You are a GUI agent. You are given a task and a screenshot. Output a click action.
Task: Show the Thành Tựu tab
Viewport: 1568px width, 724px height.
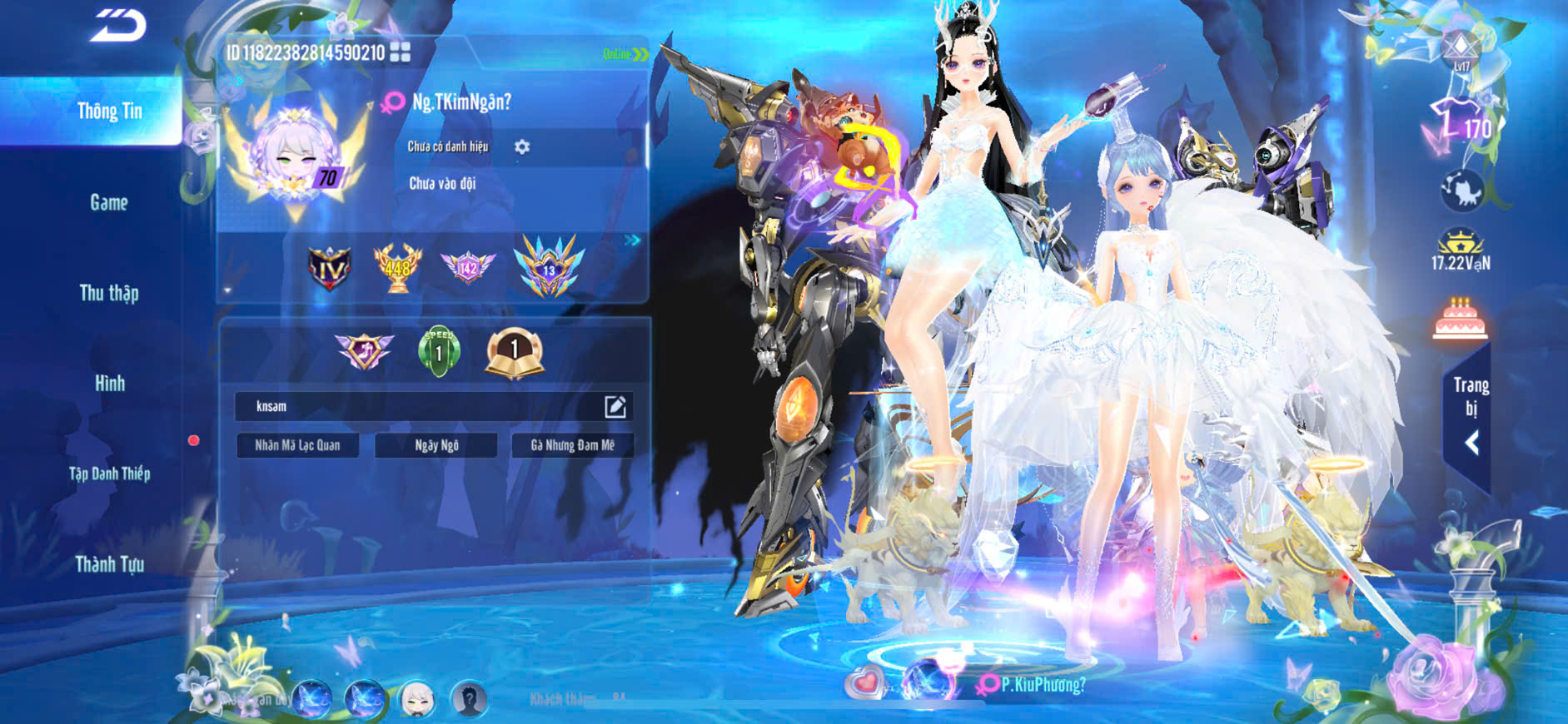(109, 564)
